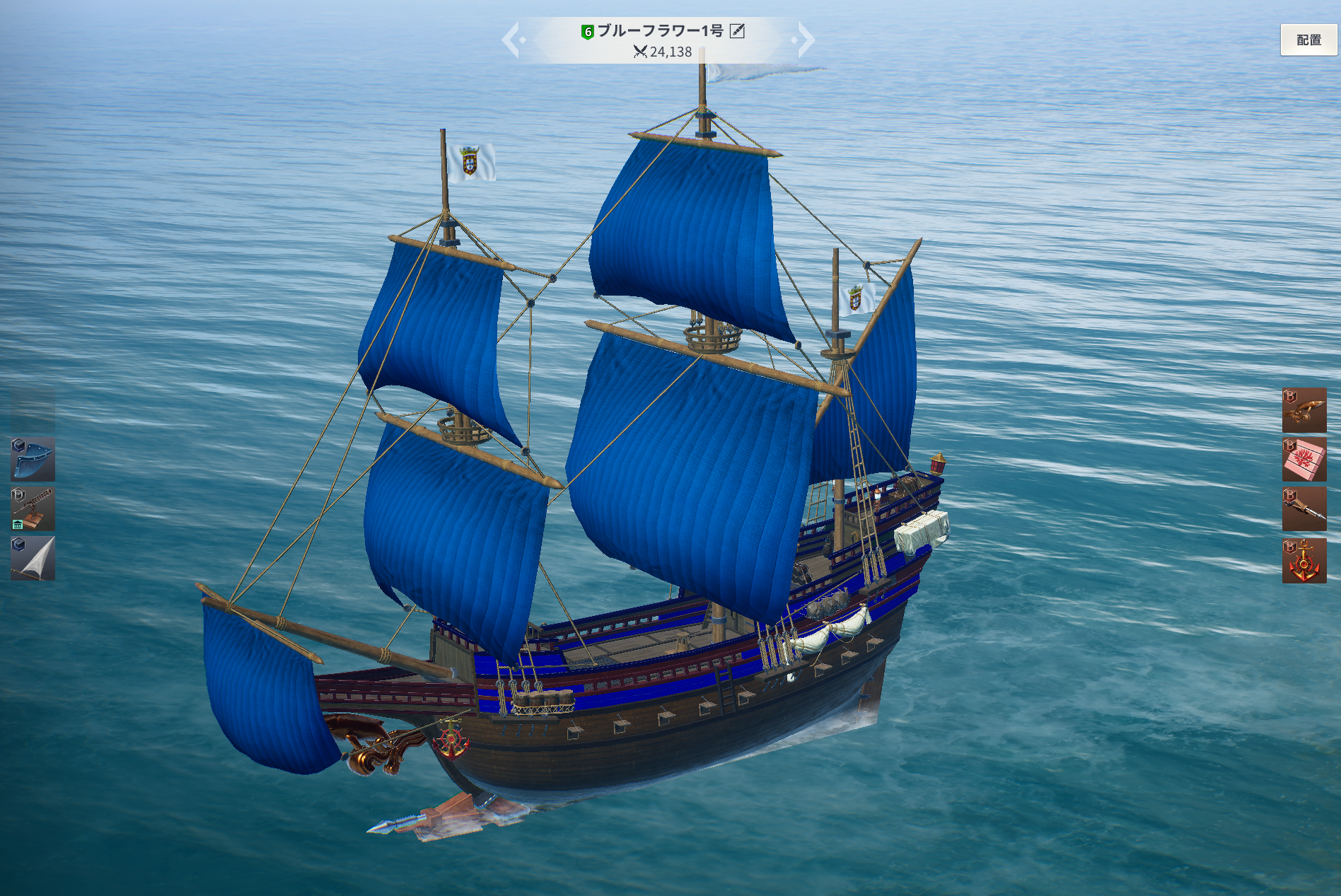
Task: Choose the pink coral panel slot
Action: pos(1304,459)
